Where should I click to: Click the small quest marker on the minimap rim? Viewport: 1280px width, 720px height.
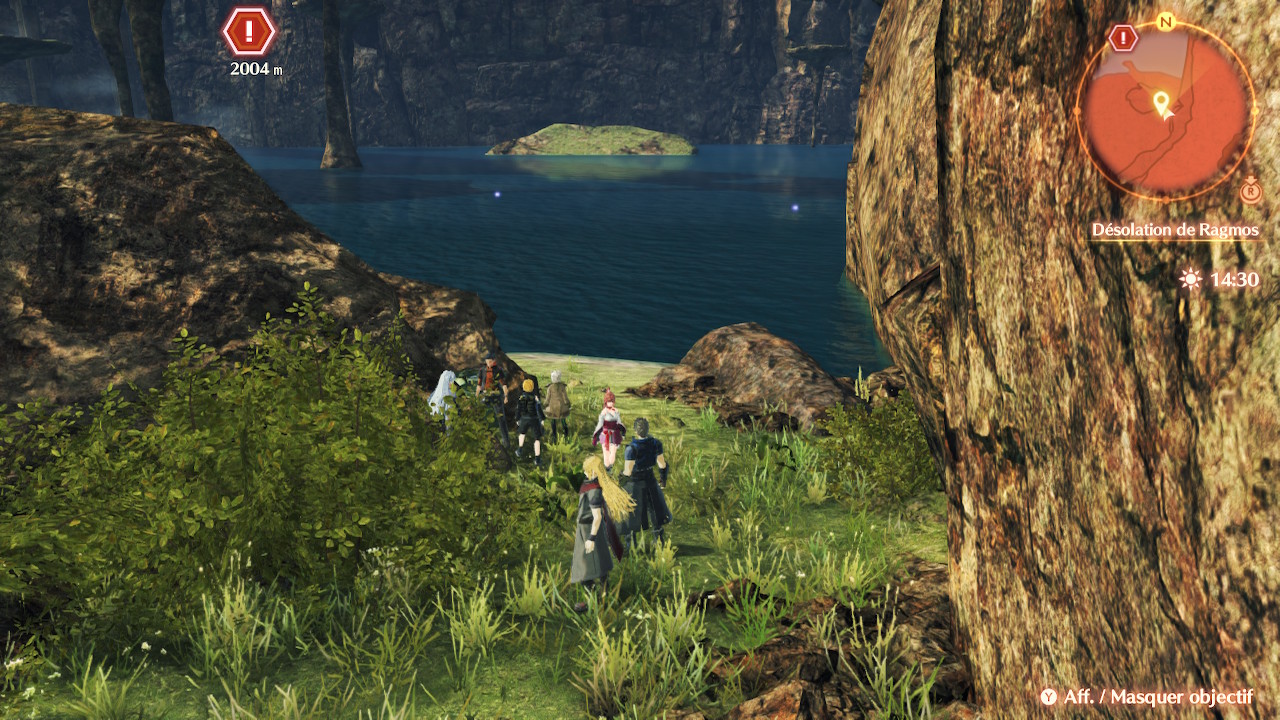(1123, 39)
